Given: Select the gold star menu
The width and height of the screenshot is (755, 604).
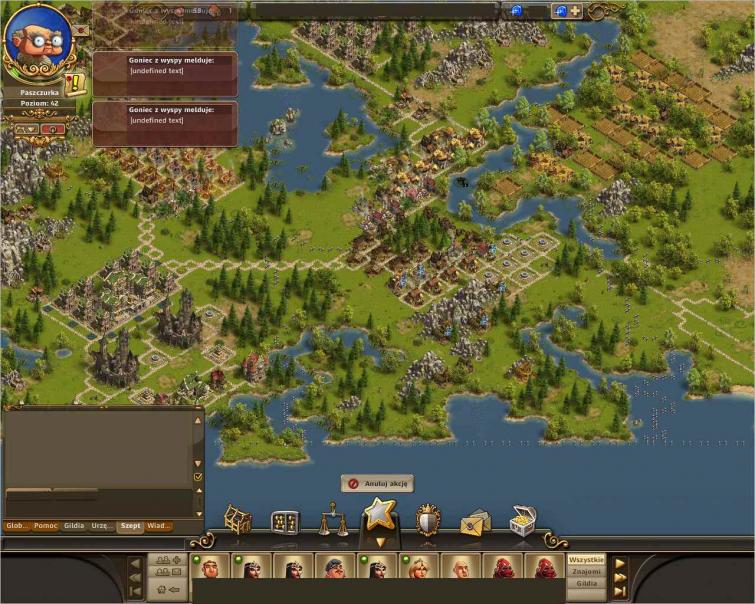Looking at the screenshot, I should tap(380, 515).
